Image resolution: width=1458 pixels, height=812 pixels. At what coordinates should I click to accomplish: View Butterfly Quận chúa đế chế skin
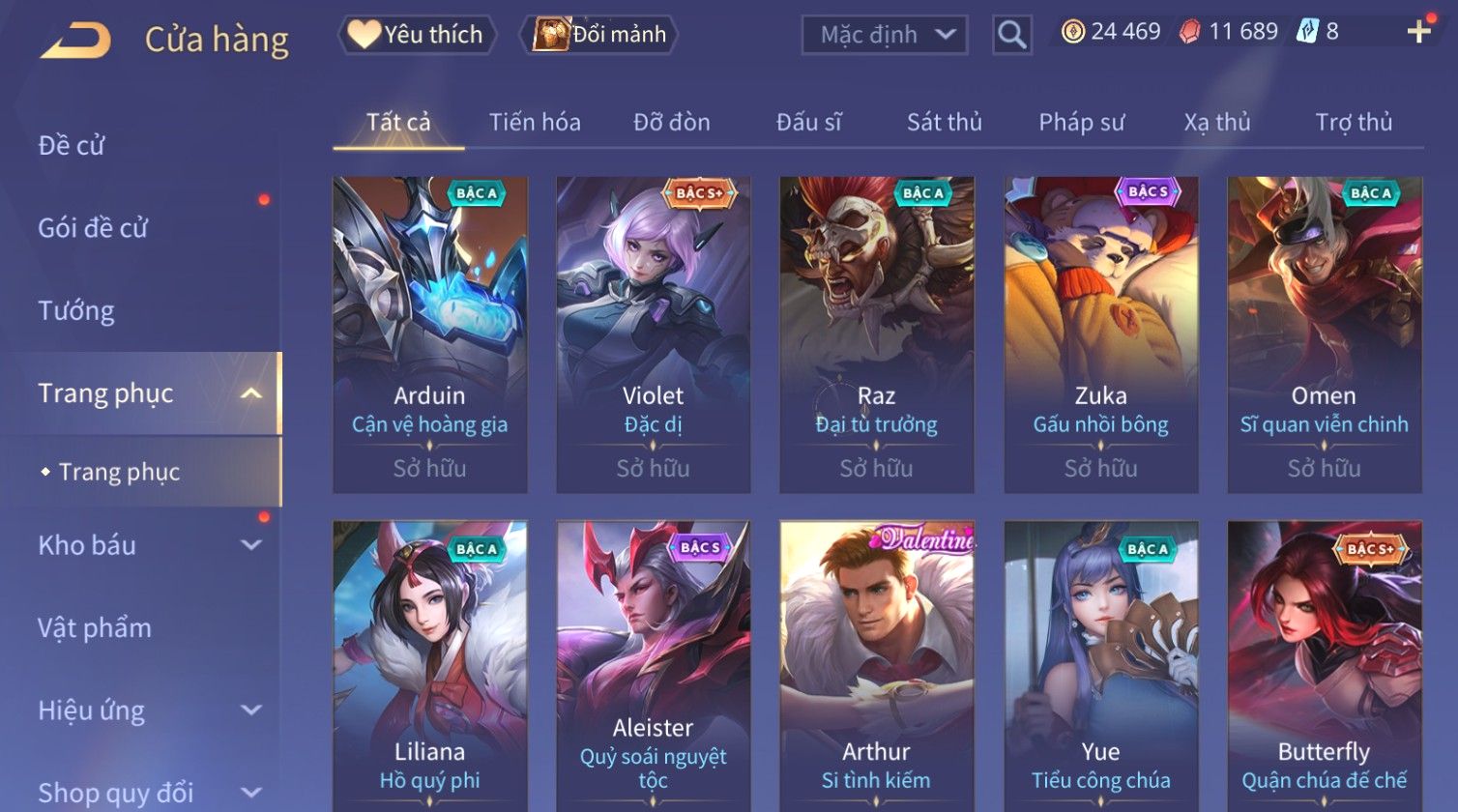(1325, 667)
